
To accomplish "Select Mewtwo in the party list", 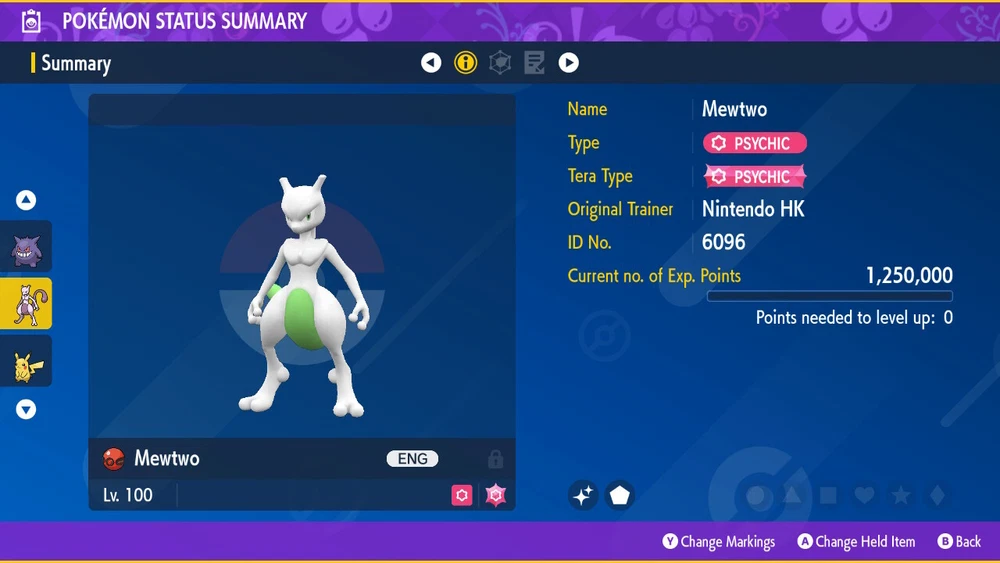I will [26, 304].
